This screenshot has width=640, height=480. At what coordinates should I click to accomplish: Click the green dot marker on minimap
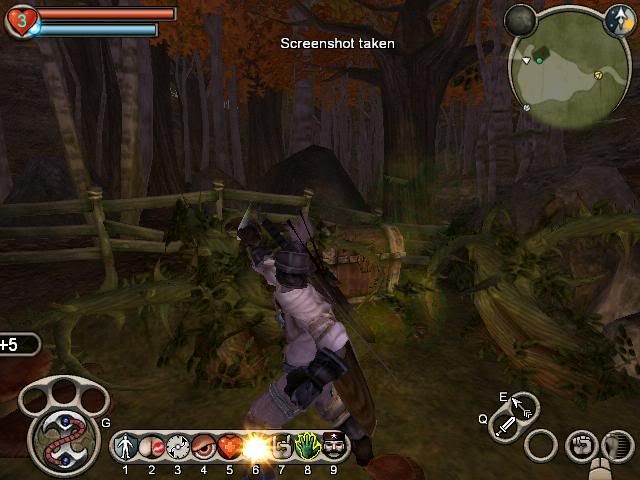[539, 60]
